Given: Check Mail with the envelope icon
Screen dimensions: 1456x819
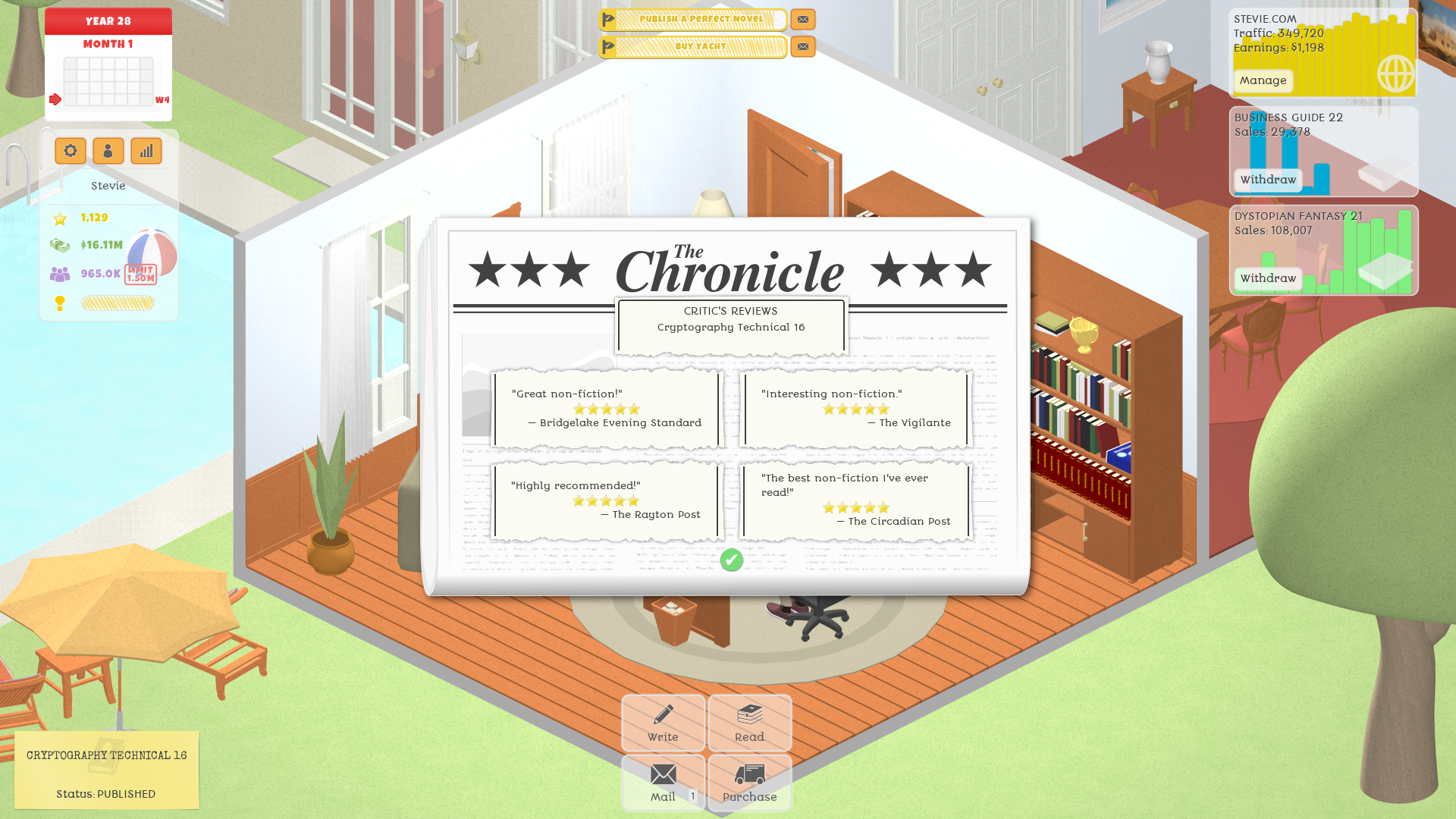Looking at the screenshot, I should coord(662,781).
